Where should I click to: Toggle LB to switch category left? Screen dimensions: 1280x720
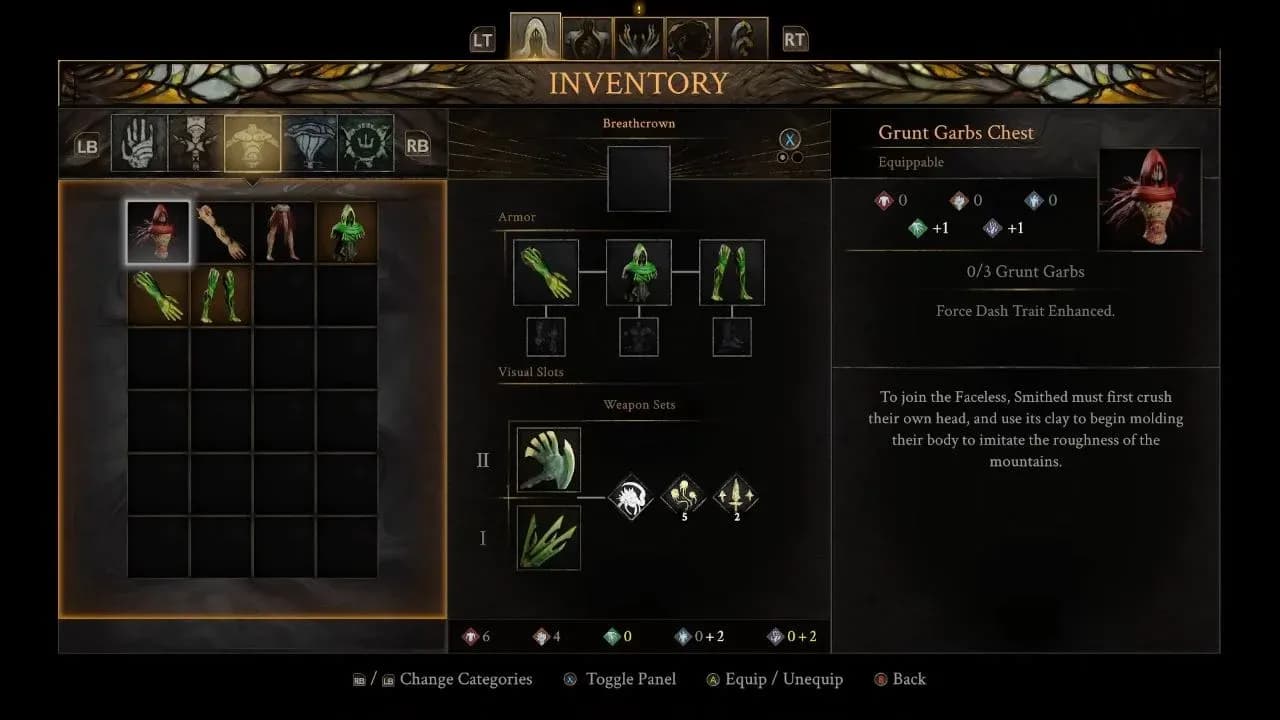point(85,144)
